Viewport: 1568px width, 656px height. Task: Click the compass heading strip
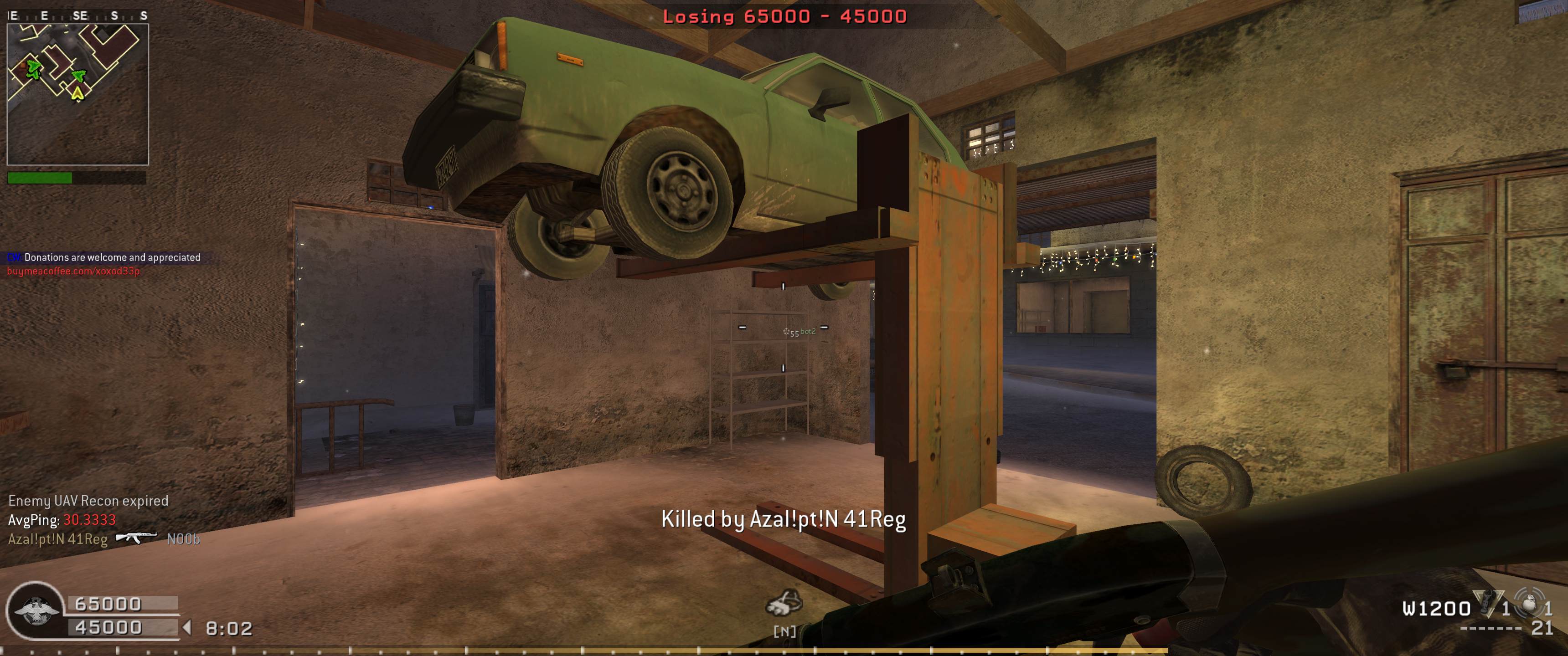pyautogui.click(x=77, y=16)
